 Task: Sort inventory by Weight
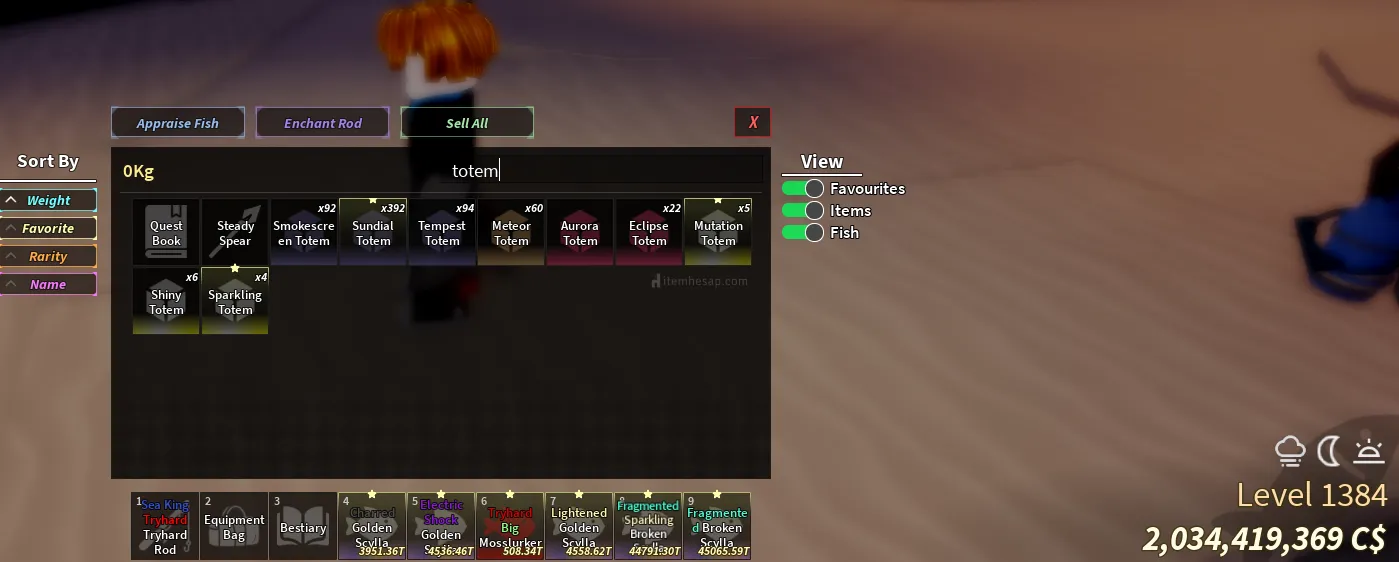48,200
